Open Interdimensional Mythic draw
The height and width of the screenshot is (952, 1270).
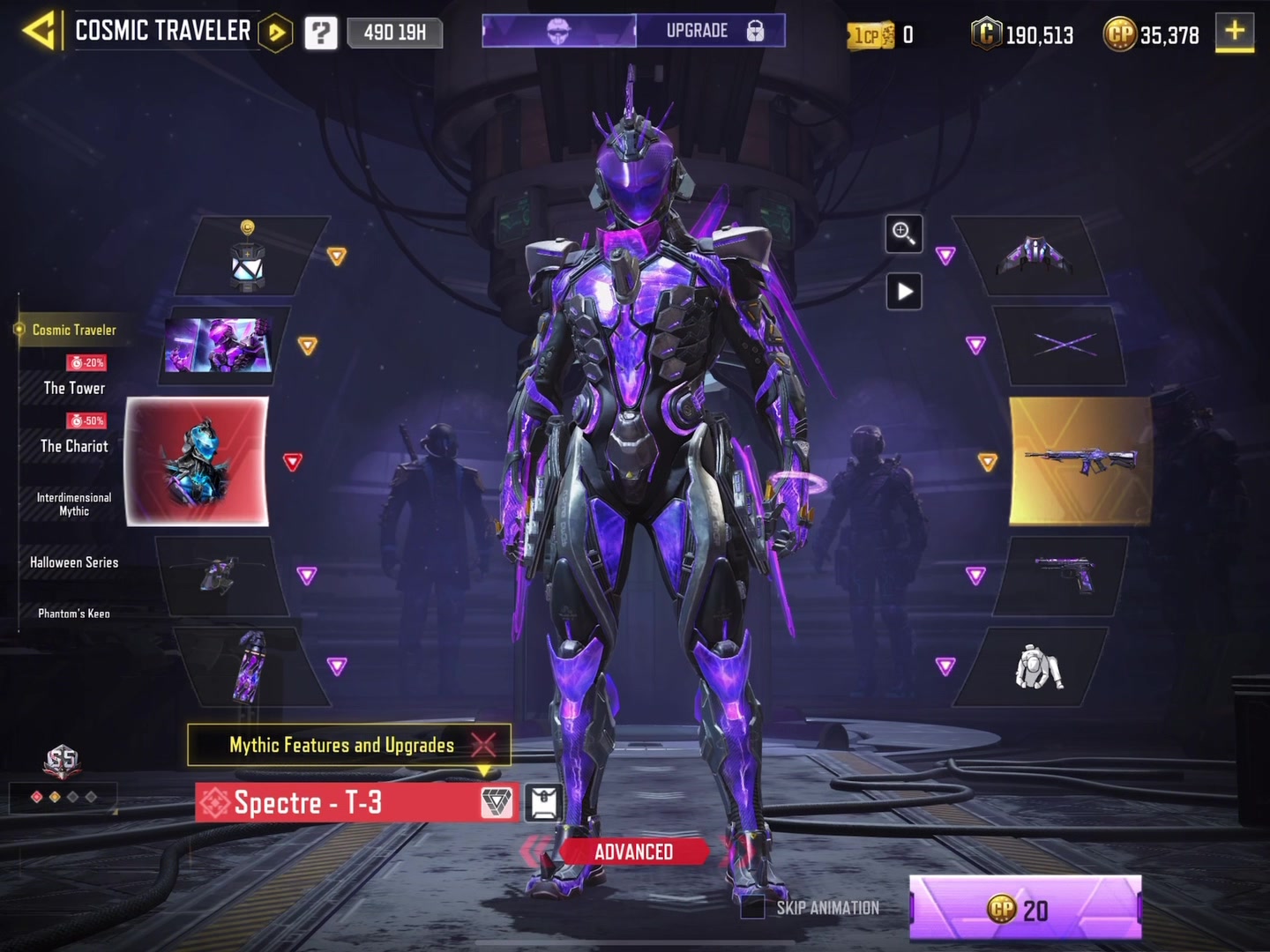click(x=74, y=504)
